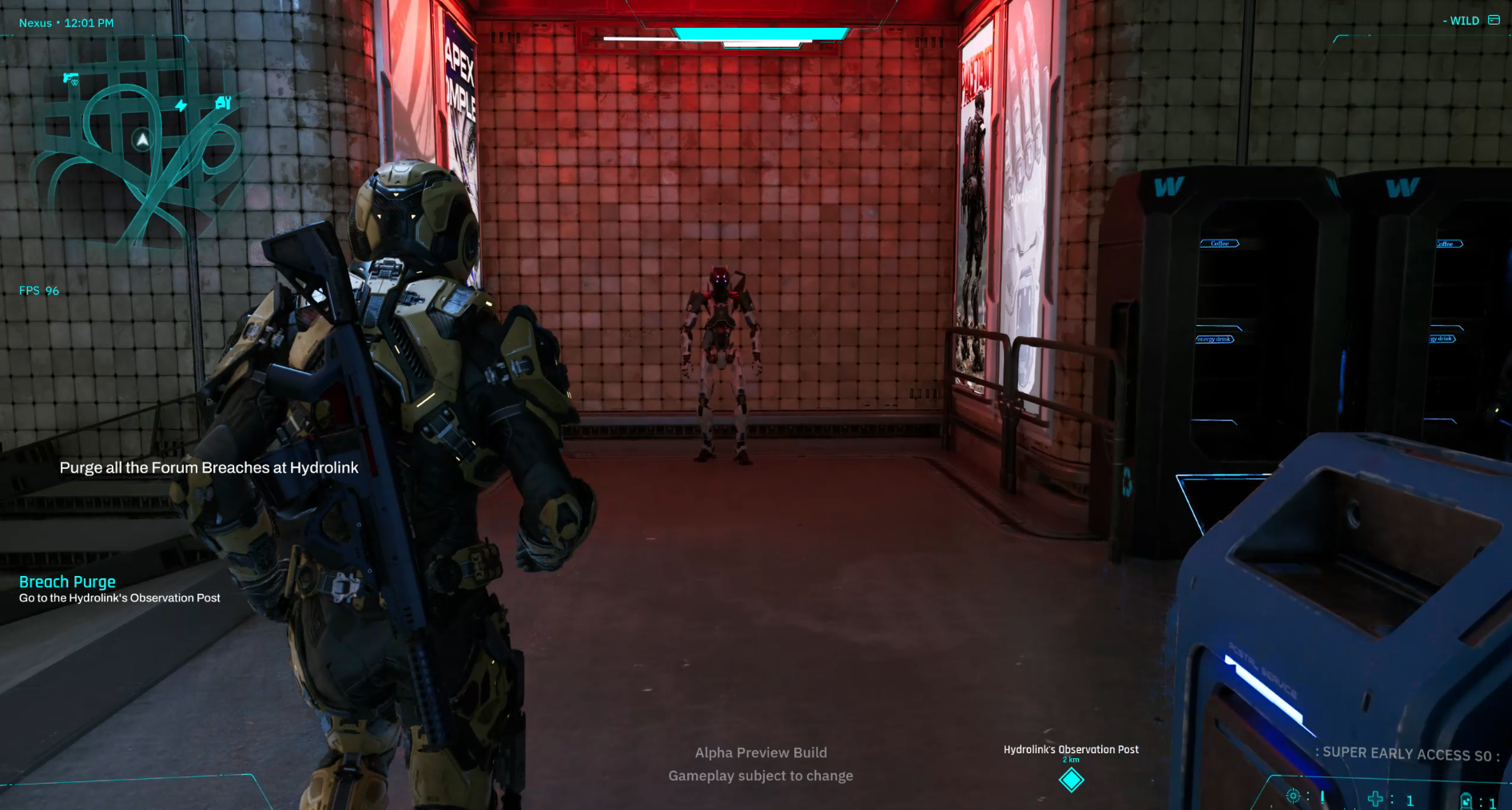This screenshot has height=810, width=1512.
Task: Select the lightning bolt minimap marker
Action: pyautogui.click(x=181, y=105)
